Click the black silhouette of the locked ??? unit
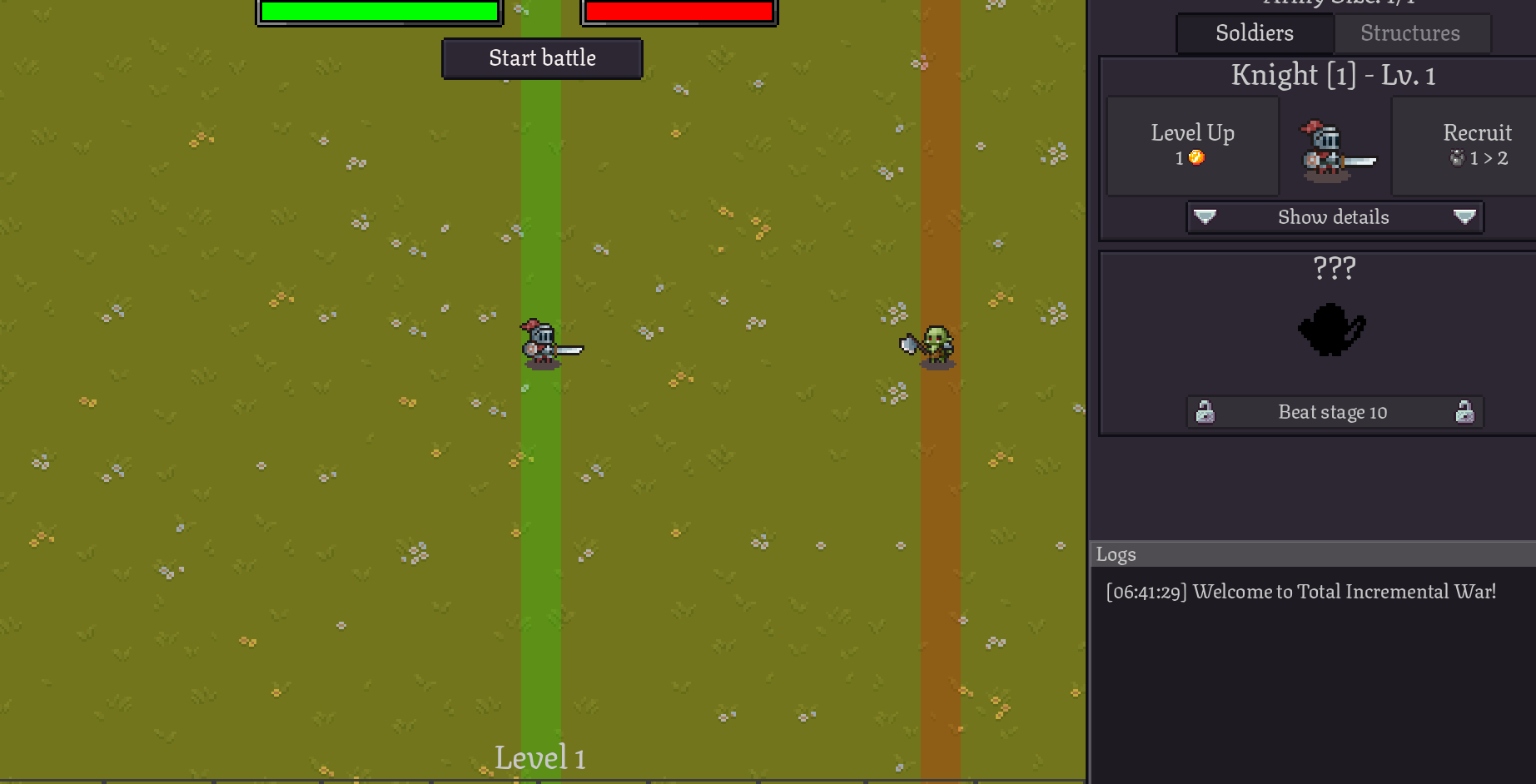 1332,329
